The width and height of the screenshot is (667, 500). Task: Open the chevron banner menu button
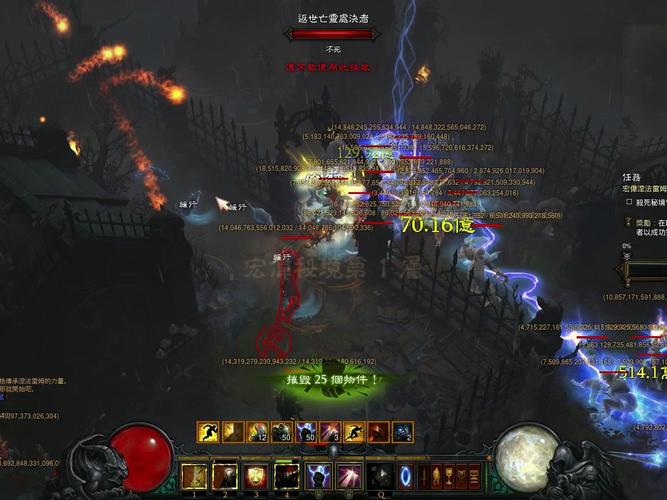462,475
